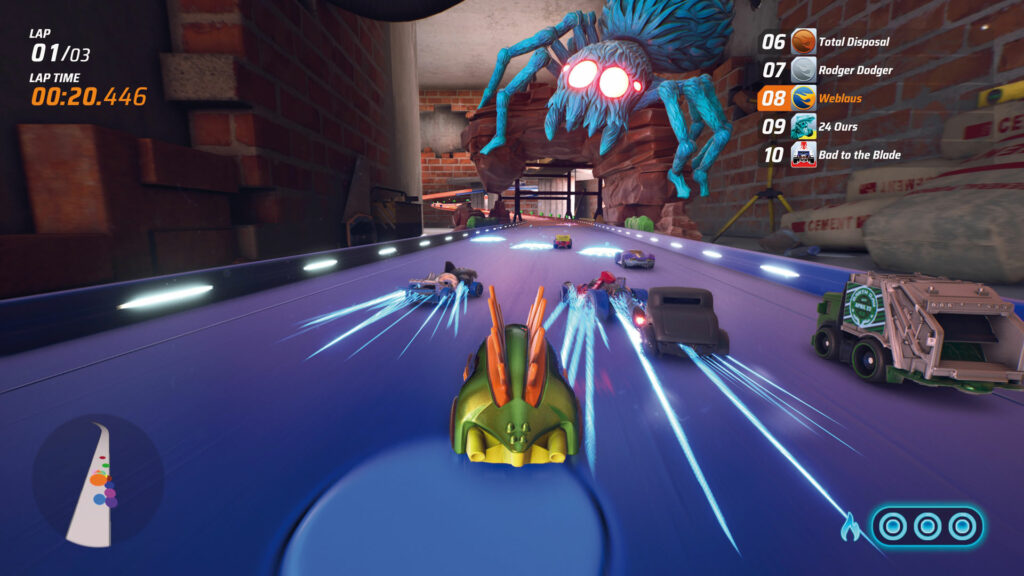Click Bad to the Blade in standings
This screenshot has width=1024, height=576.
tap(830, 155)
